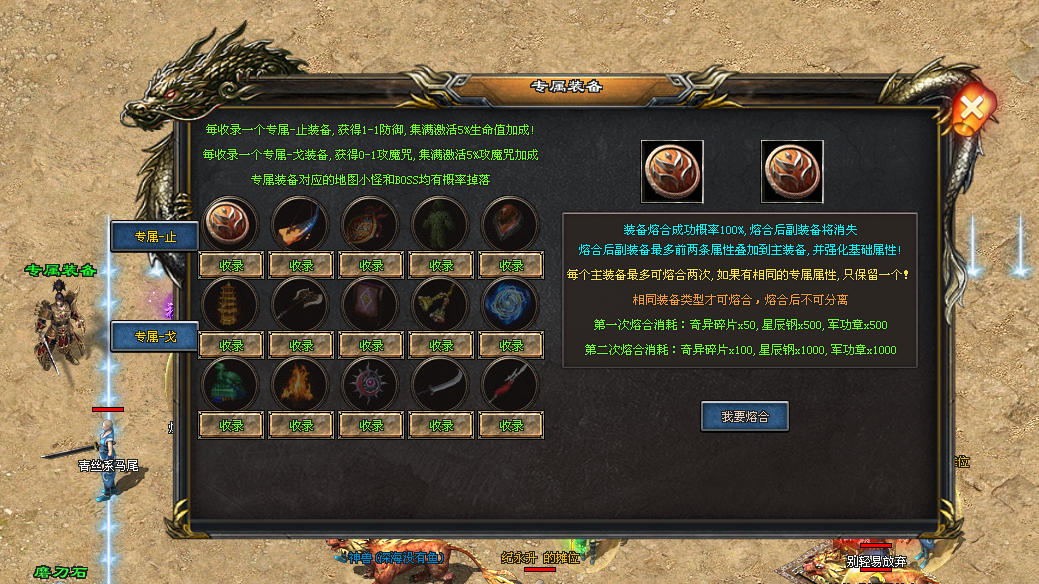
Task: Click 收录 under the golden bells
Action: pos(441,345)
